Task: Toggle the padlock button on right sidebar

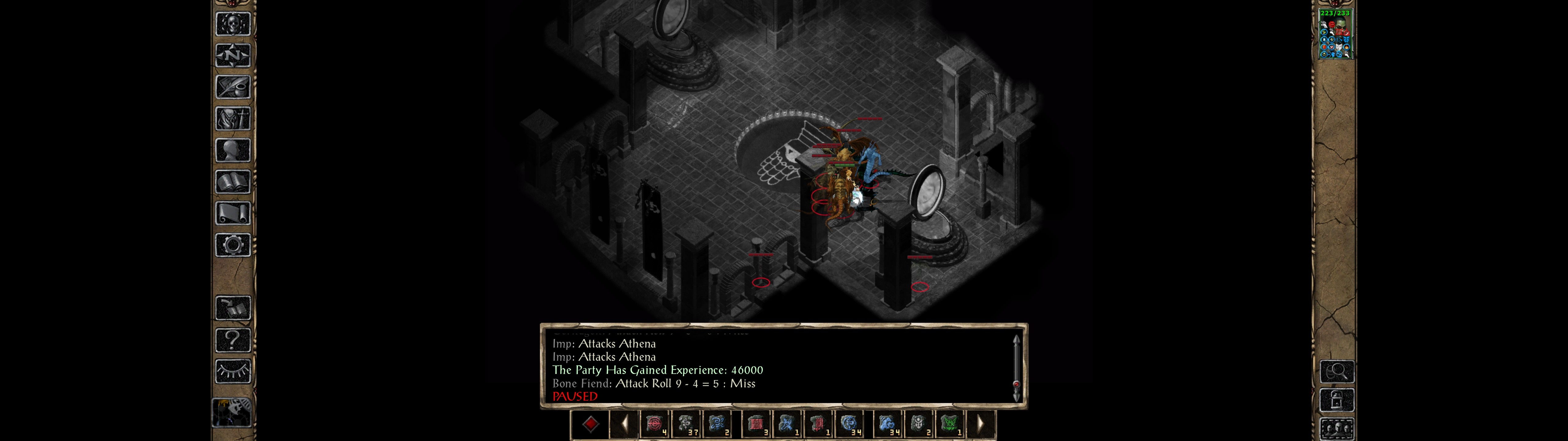Action: pos(1336,400)
